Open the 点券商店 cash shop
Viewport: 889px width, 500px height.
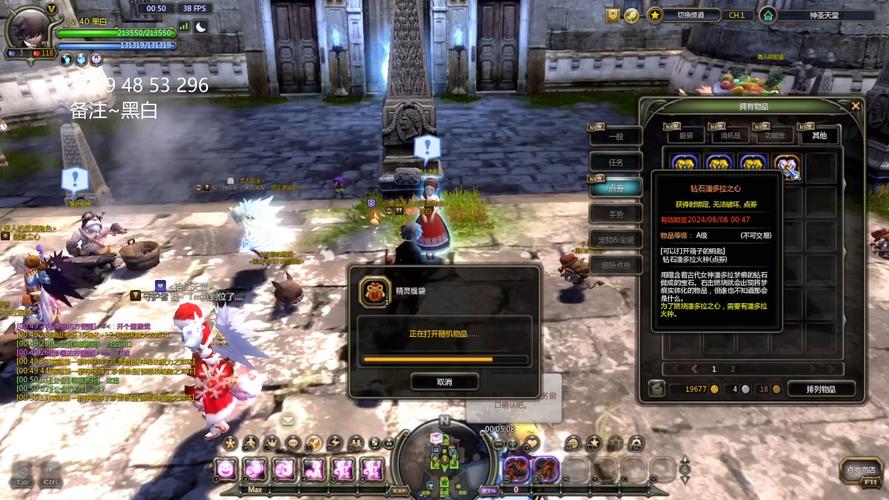click(860, 470)
